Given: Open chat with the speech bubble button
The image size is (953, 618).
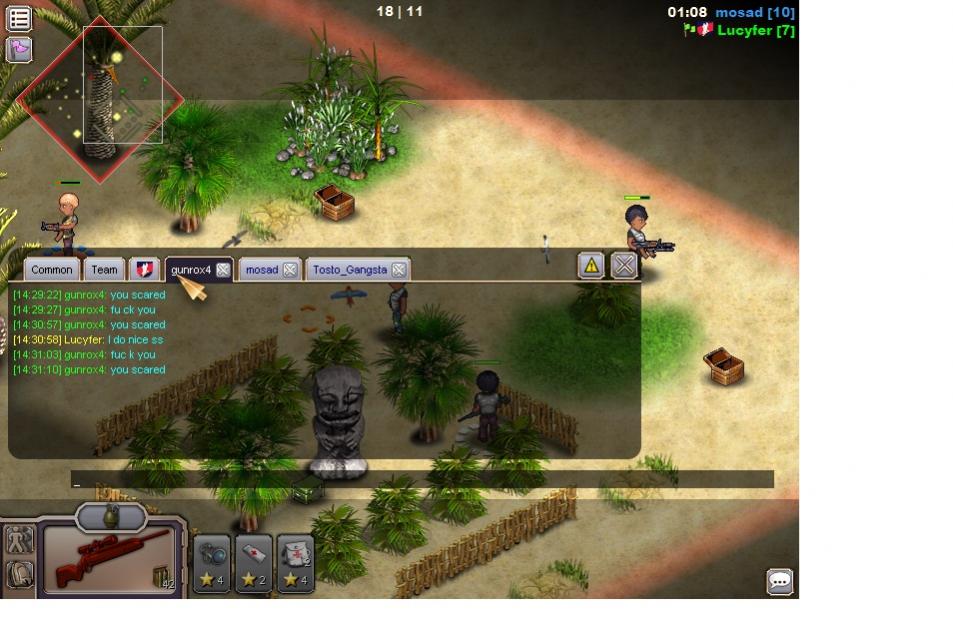Looking at the screenshot, I should click(779, 581).
